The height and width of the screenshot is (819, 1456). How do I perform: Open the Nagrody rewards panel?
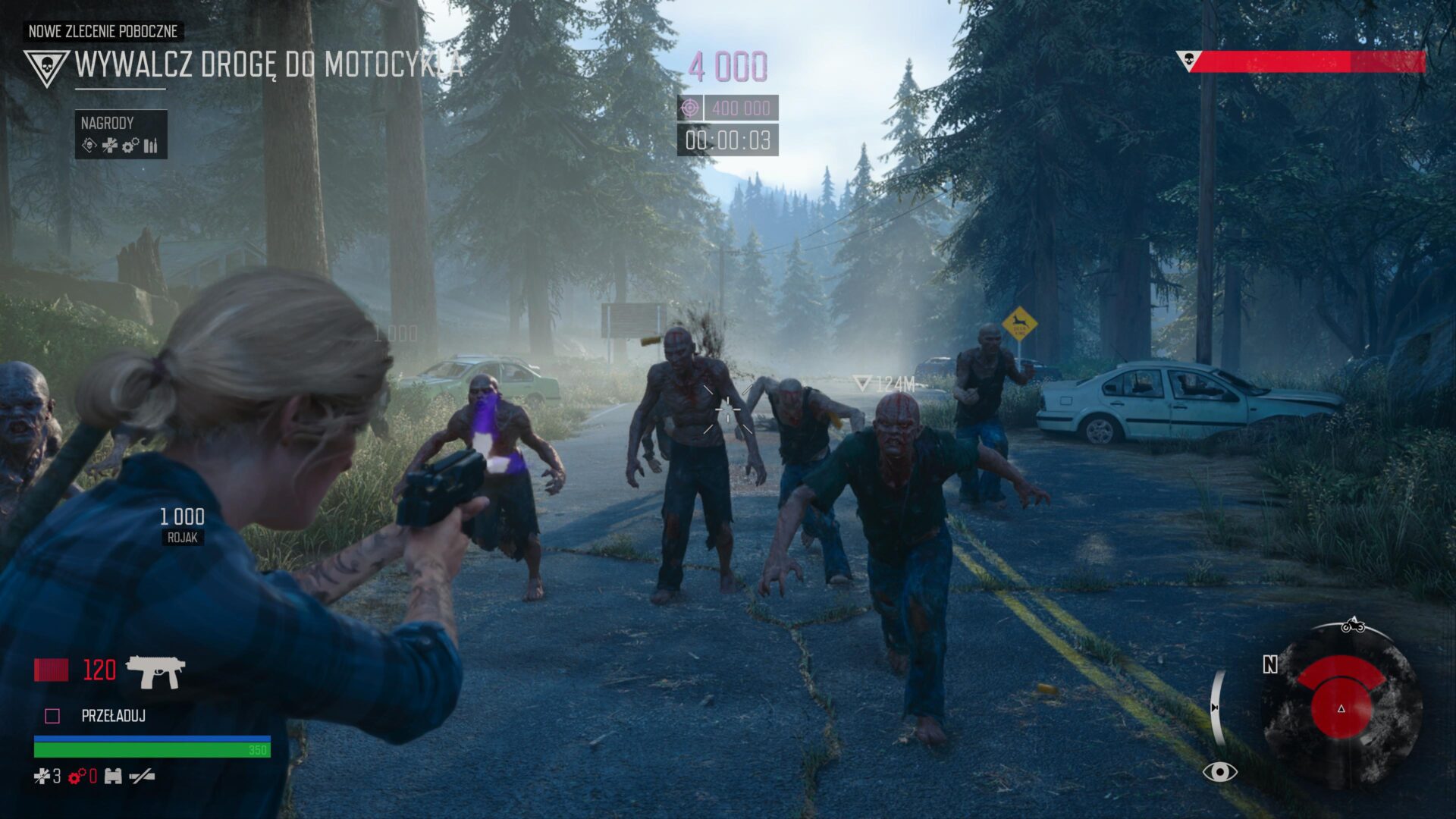pyautogui.click(x=121, y=134)
